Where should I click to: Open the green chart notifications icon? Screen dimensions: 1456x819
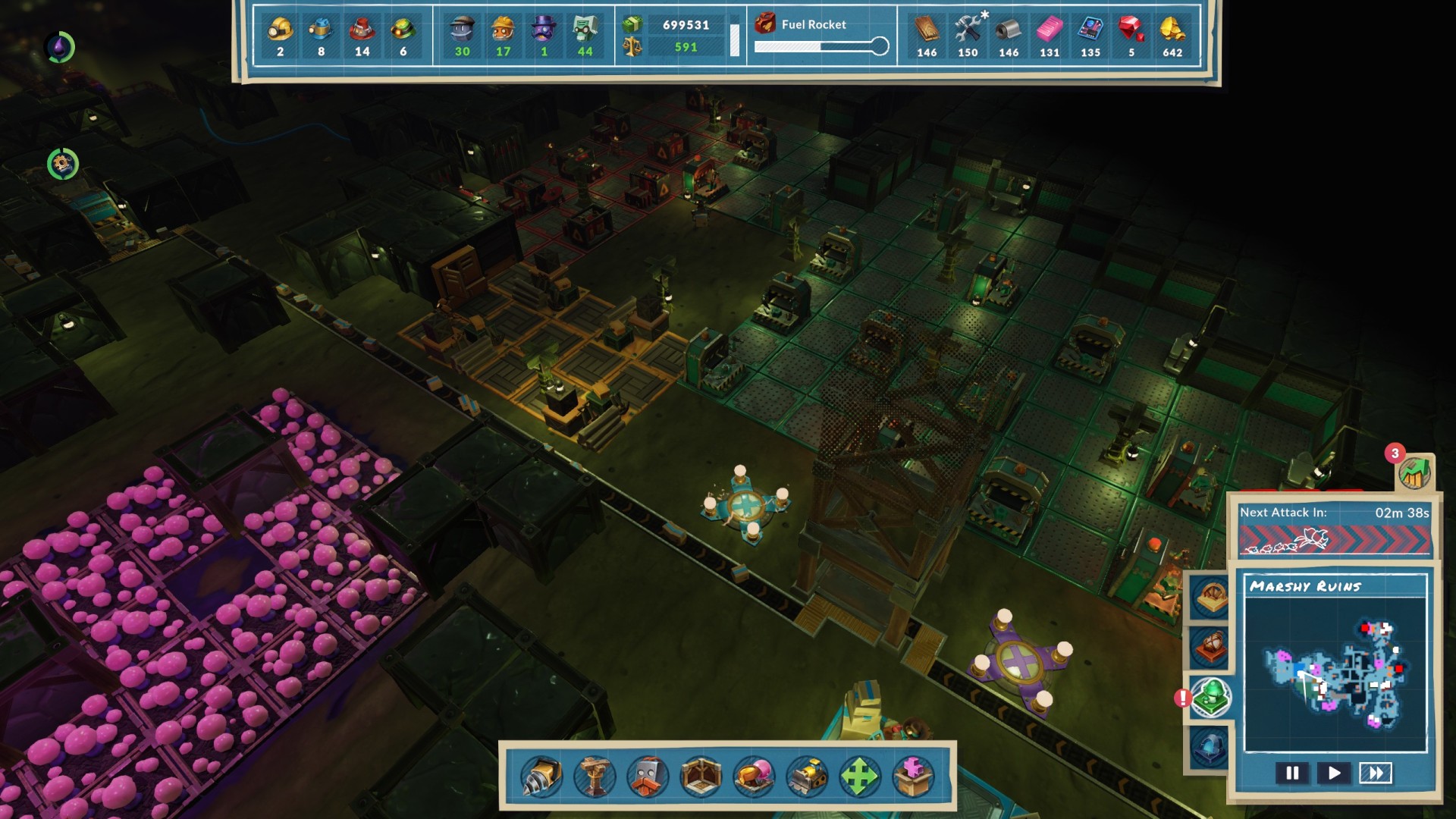(1414, 473)
